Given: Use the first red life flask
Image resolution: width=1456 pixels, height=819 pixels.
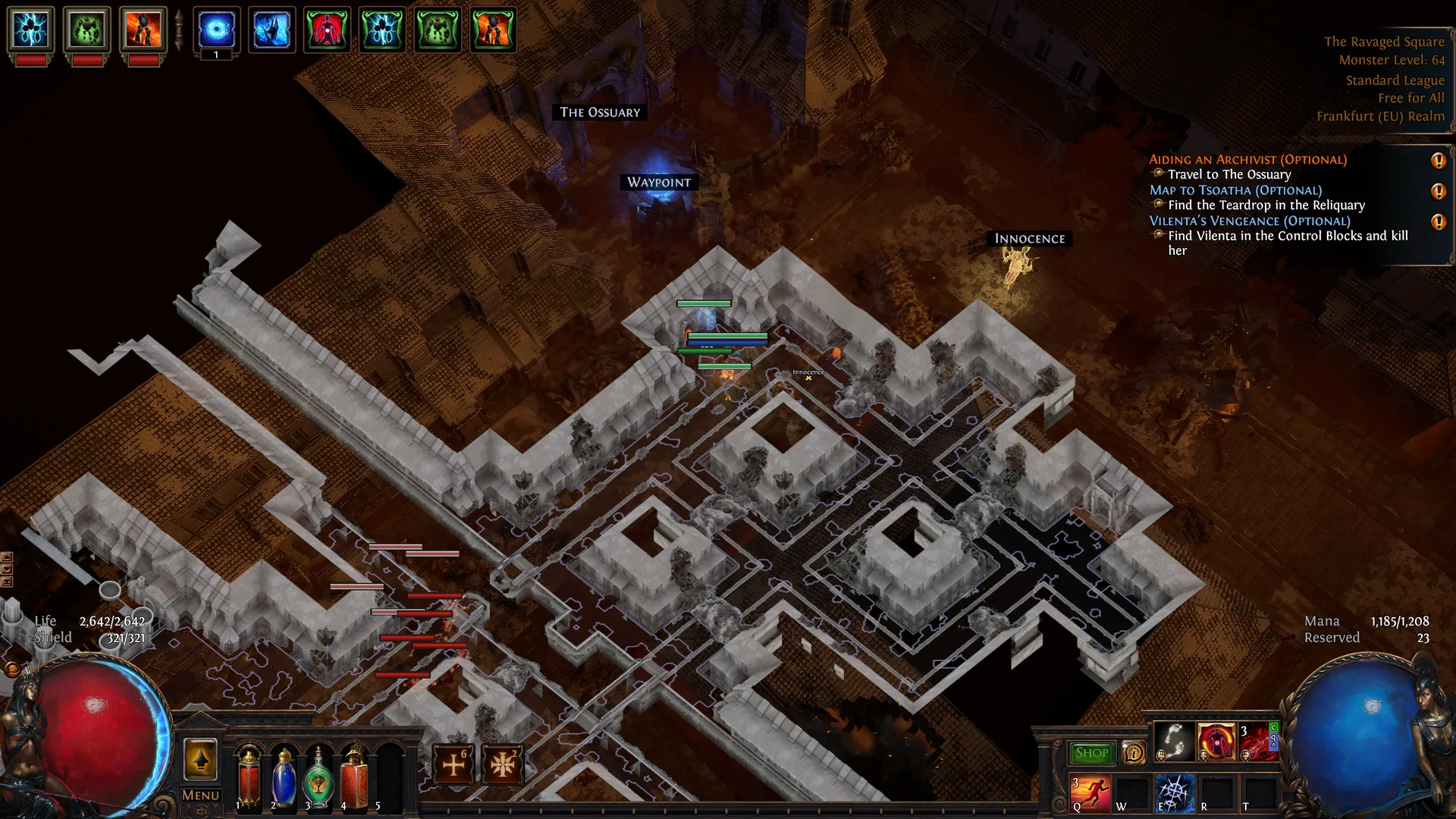Looking at the screenshot, I should [x=249, y=778].
